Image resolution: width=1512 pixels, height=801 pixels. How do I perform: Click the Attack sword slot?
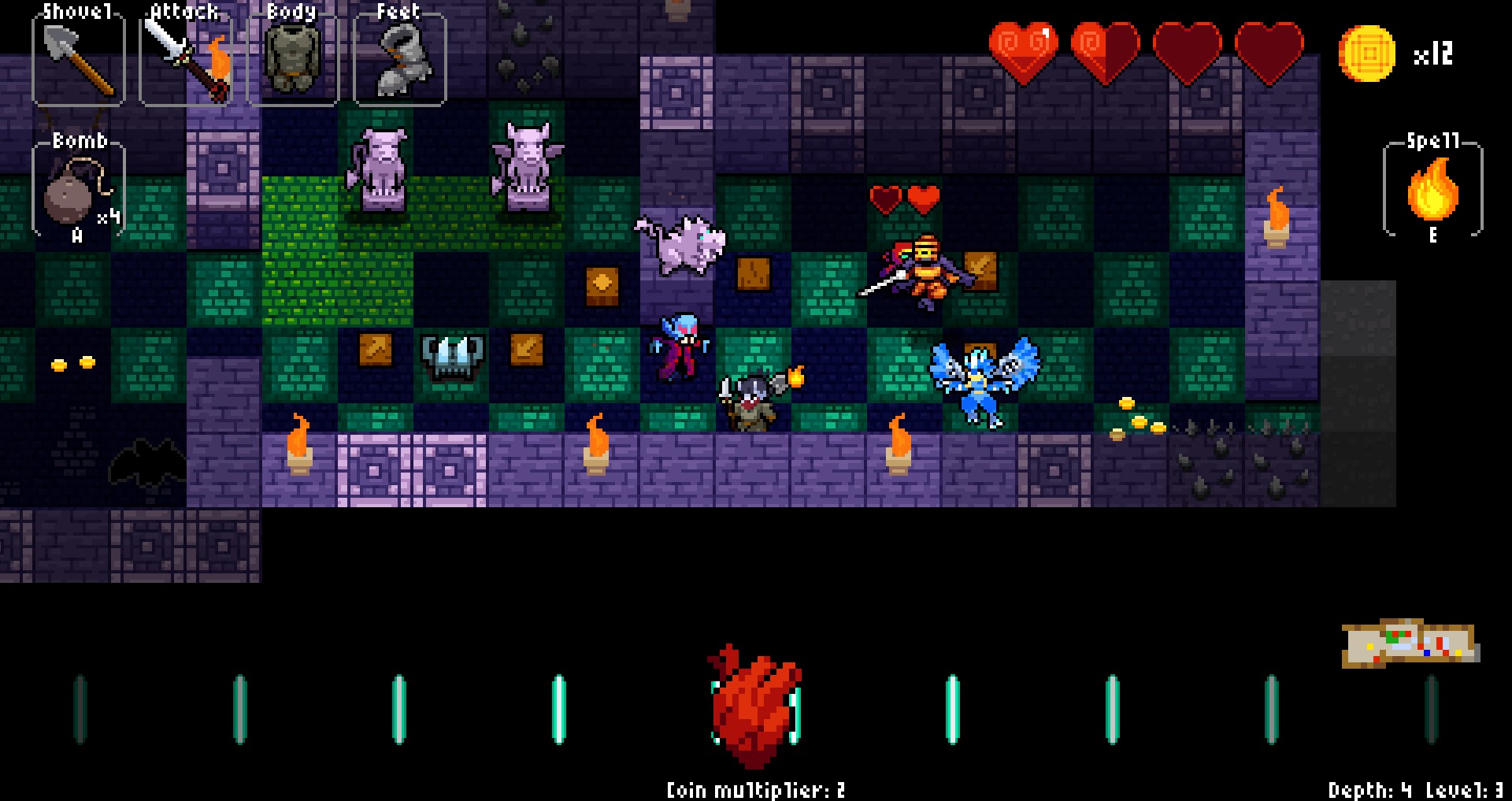coord(187,58)
